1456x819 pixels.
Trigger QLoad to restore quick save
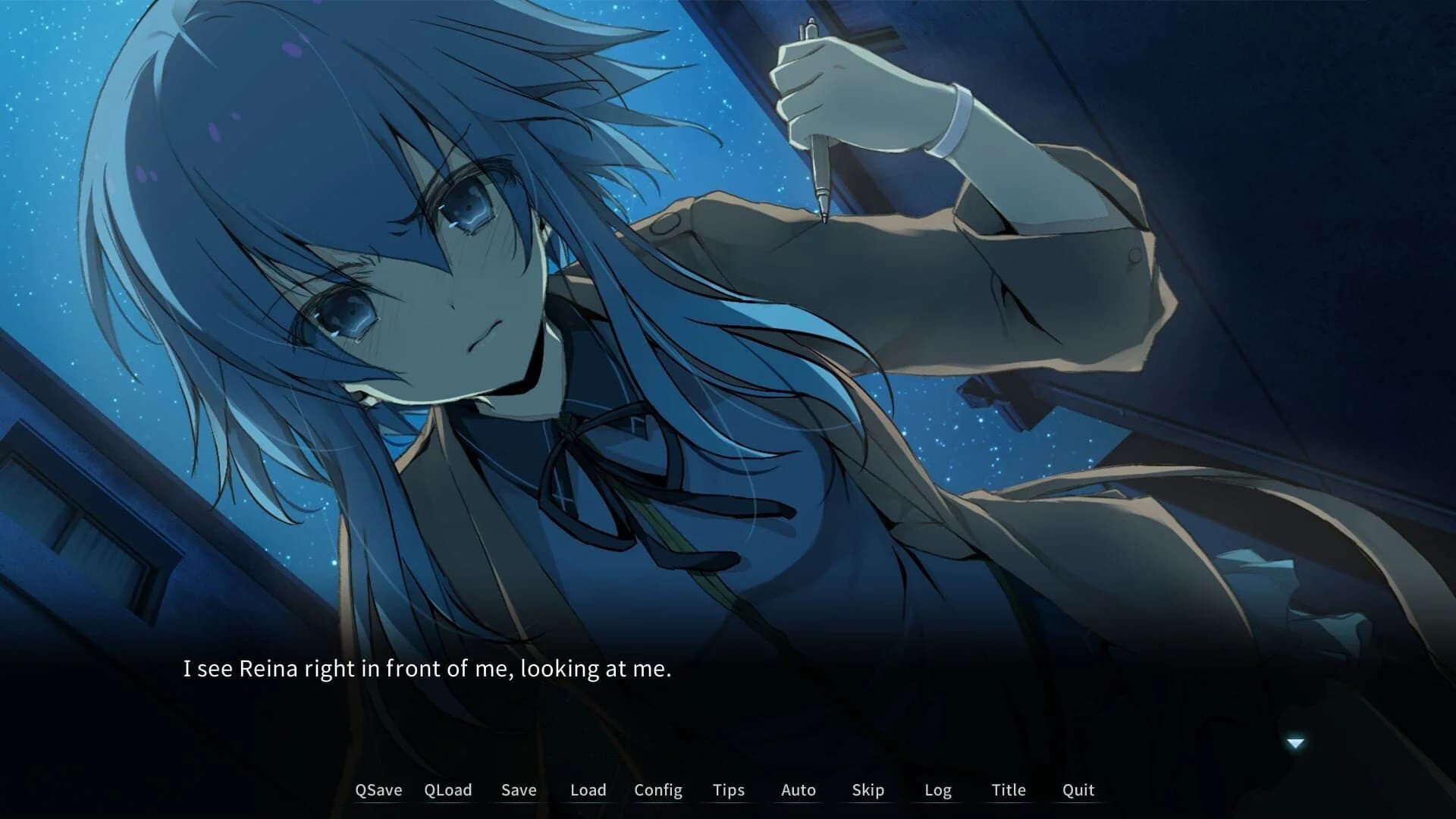[447, 789]
